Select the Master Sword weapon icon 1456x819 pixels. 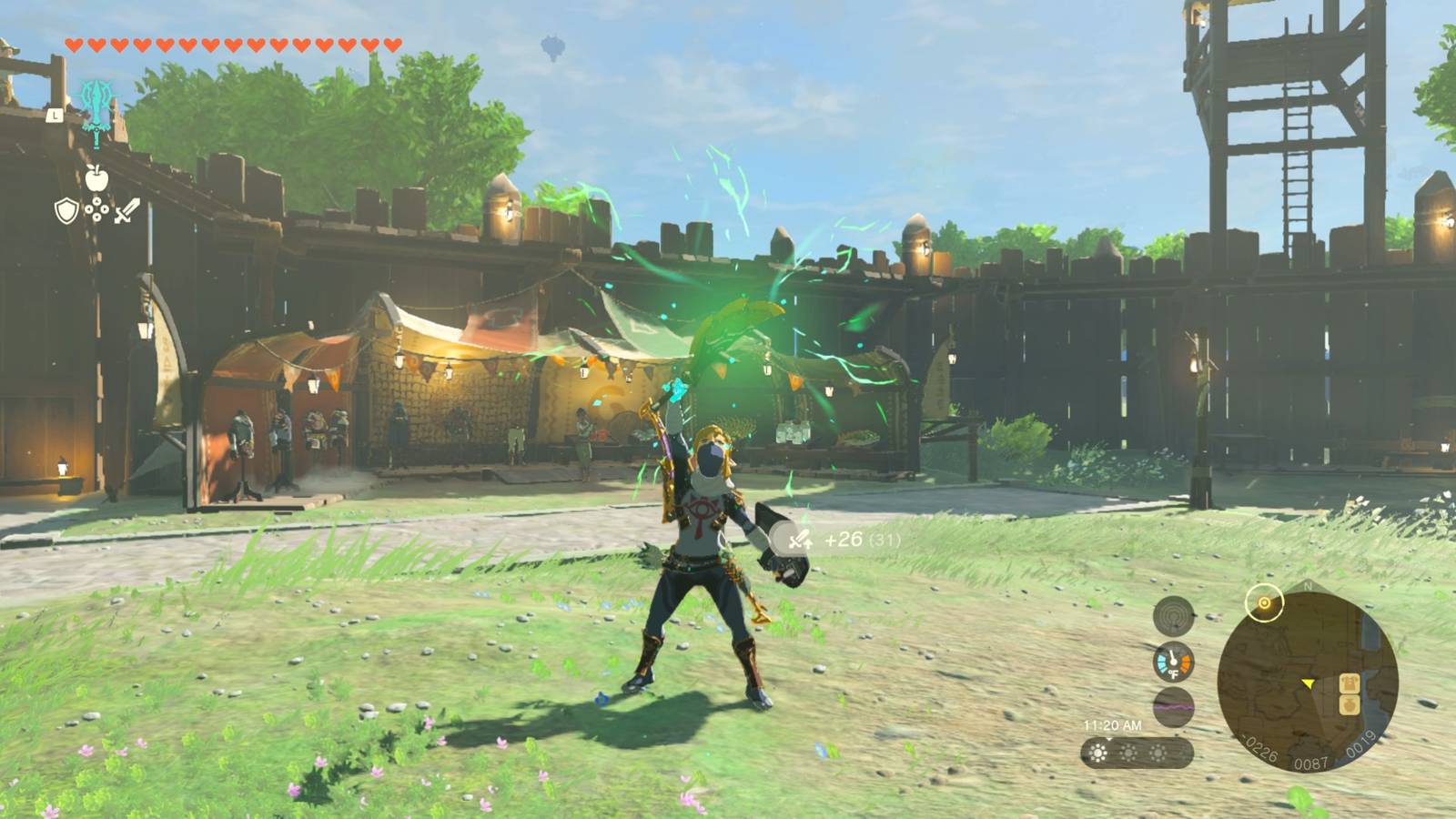pyautogui.click(x=96, y=113)
